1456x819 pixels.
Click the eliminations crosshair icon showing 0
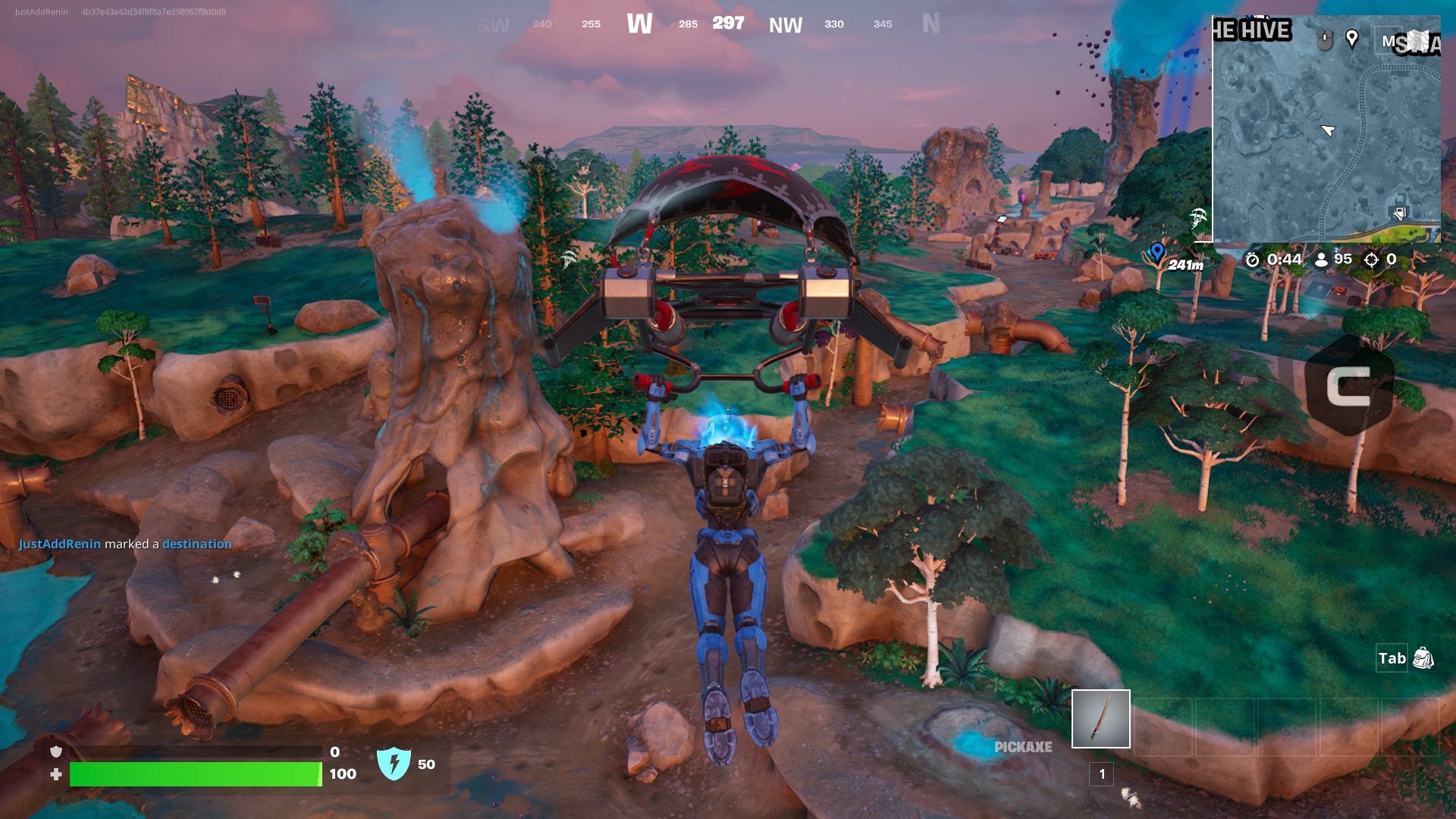tap(1370, 259)
